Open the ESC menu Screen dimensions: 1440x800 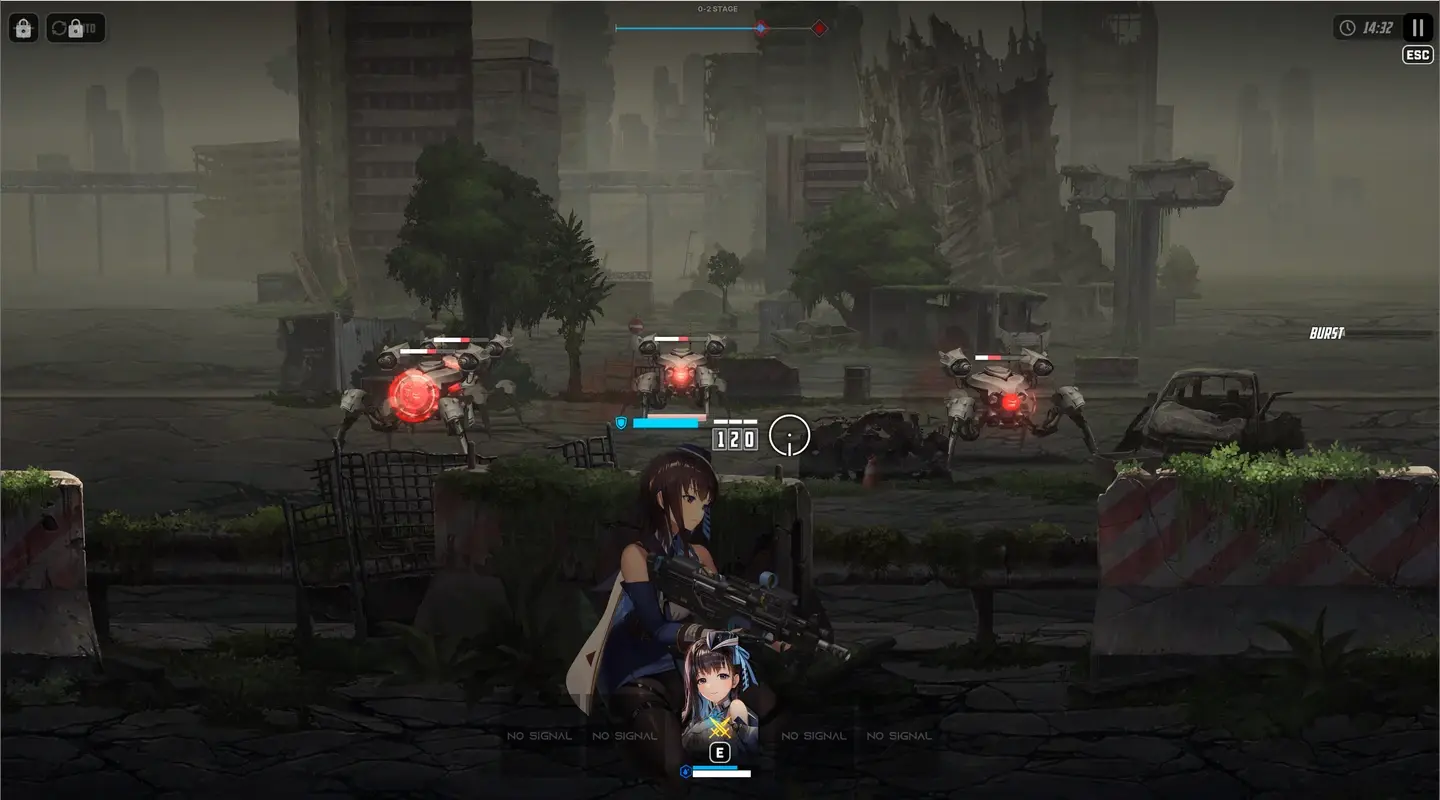(x=1416, y=55)
